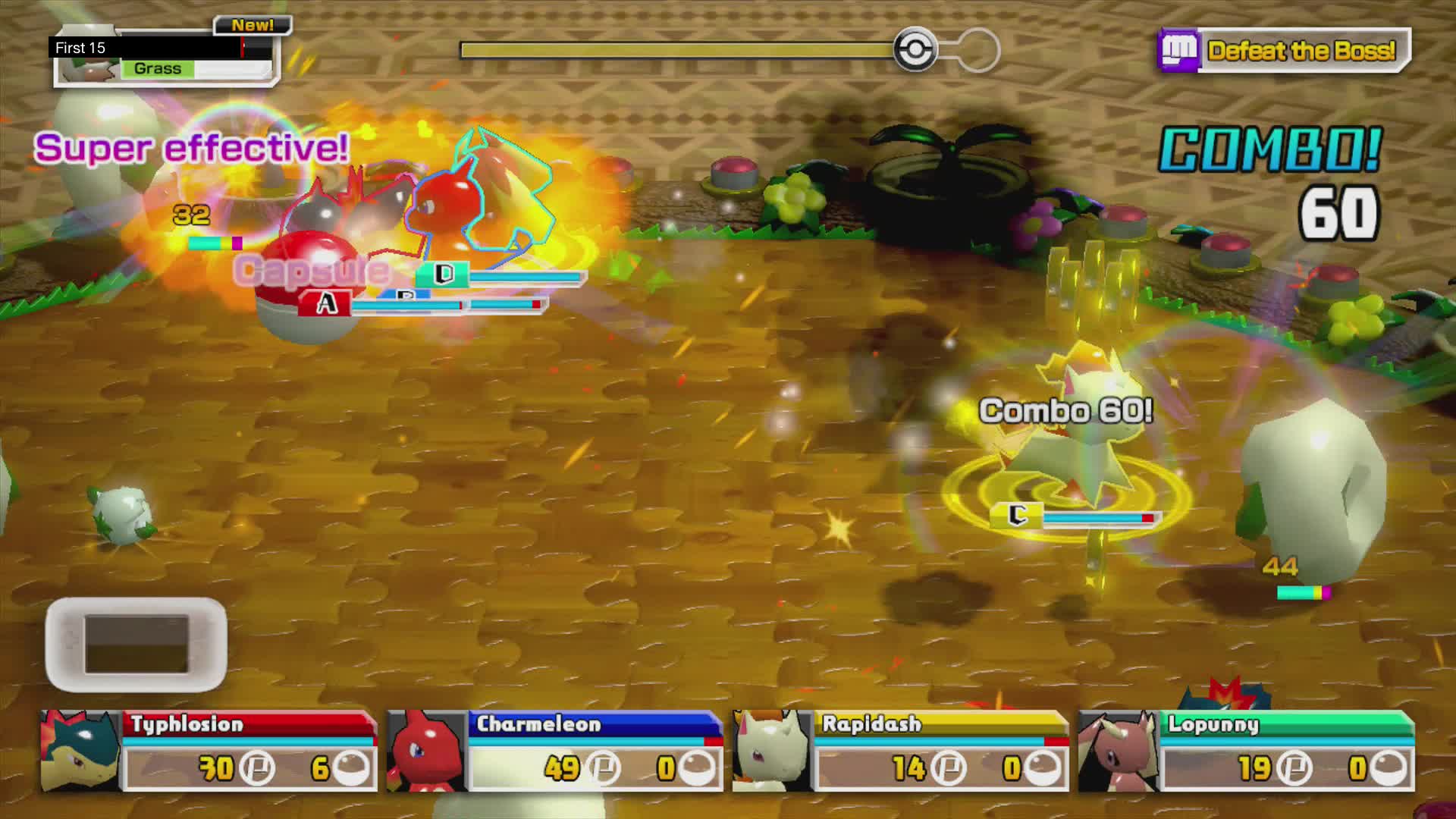This screenshot has height=819, width=1456.
Task: Click the Capsule label over the Voltorb
Action: coord(312,269)
